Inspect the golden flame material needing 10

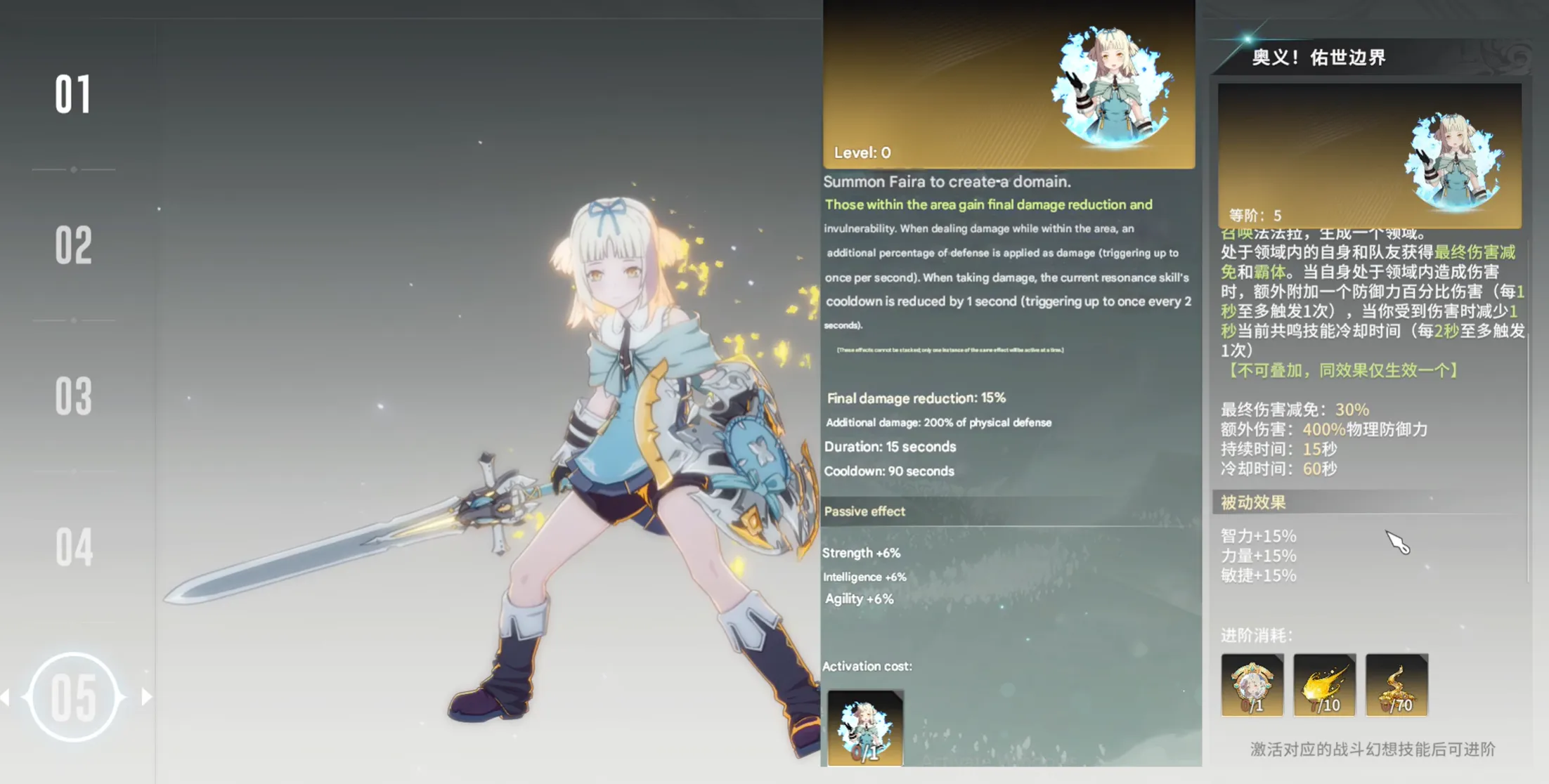pos(1324,685)
